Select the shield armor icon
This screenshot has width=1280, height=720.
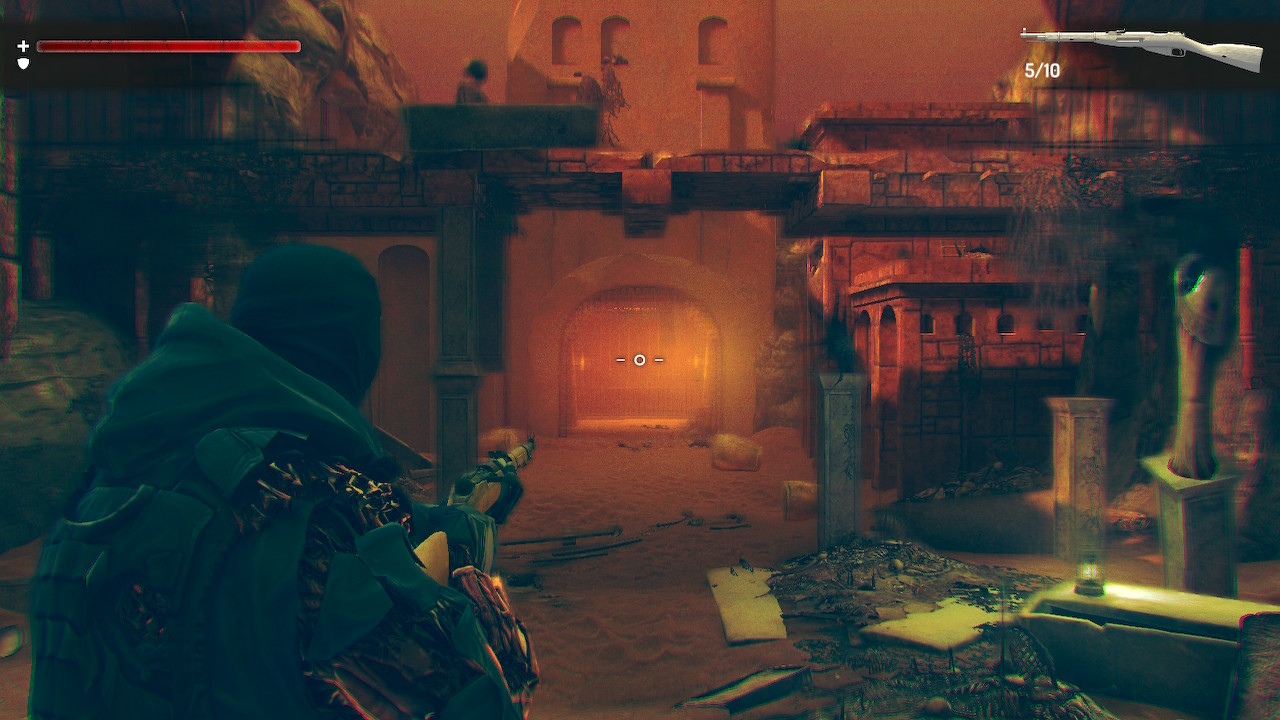pyautogui.click(x=22, y=64)
